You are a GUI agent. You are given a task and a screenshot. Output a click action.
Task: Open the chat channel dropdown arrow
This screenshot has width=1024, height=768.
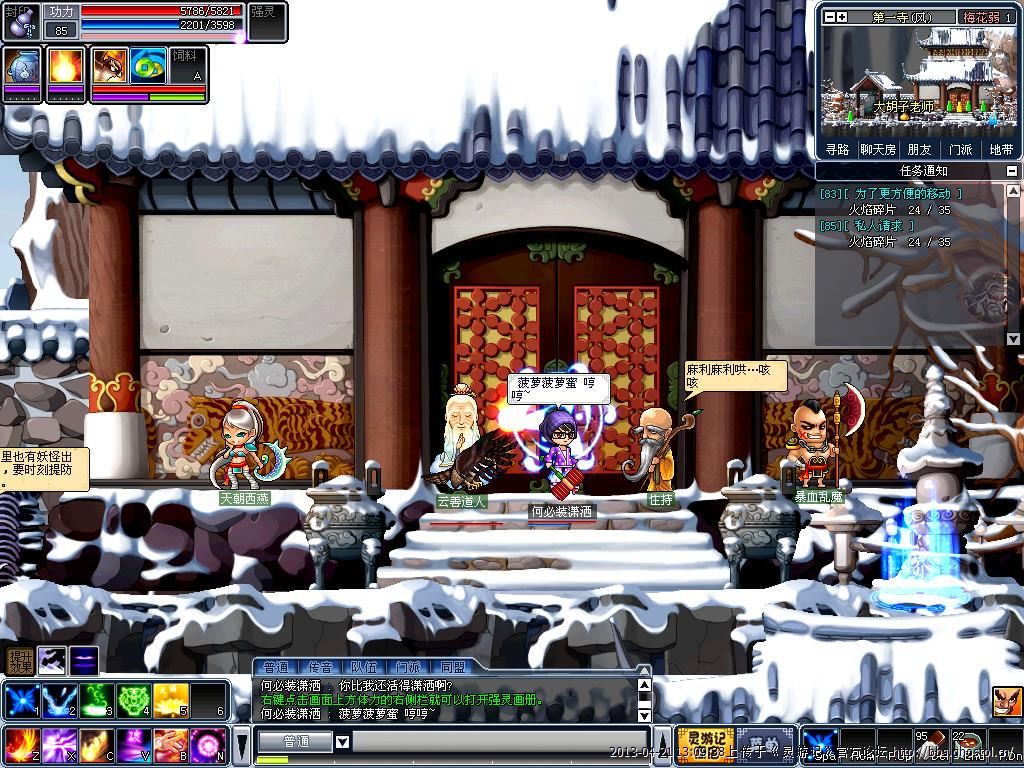click(342, 741)
